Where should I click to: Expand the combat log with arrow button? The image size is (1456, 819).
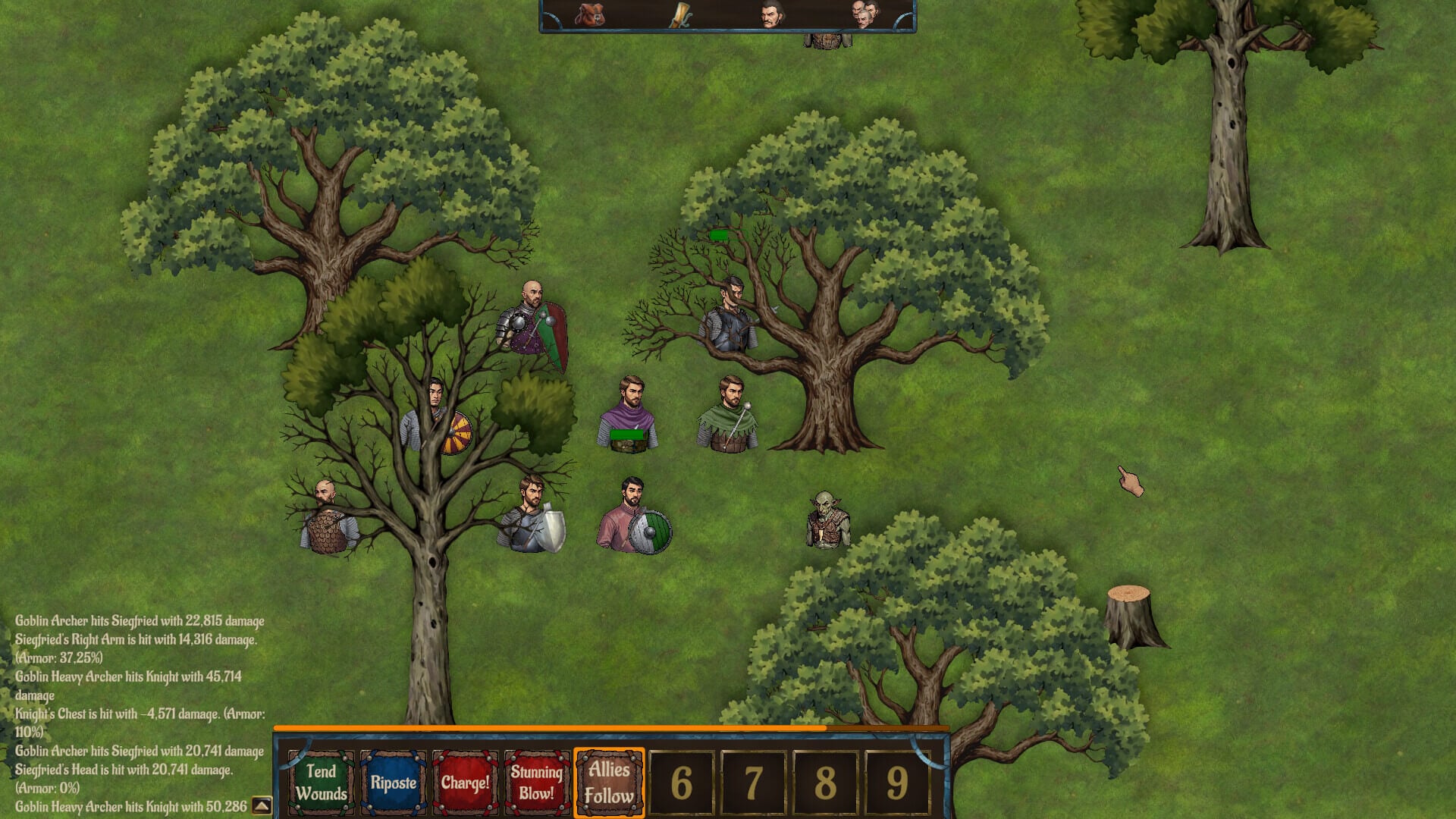coord(262,805)
